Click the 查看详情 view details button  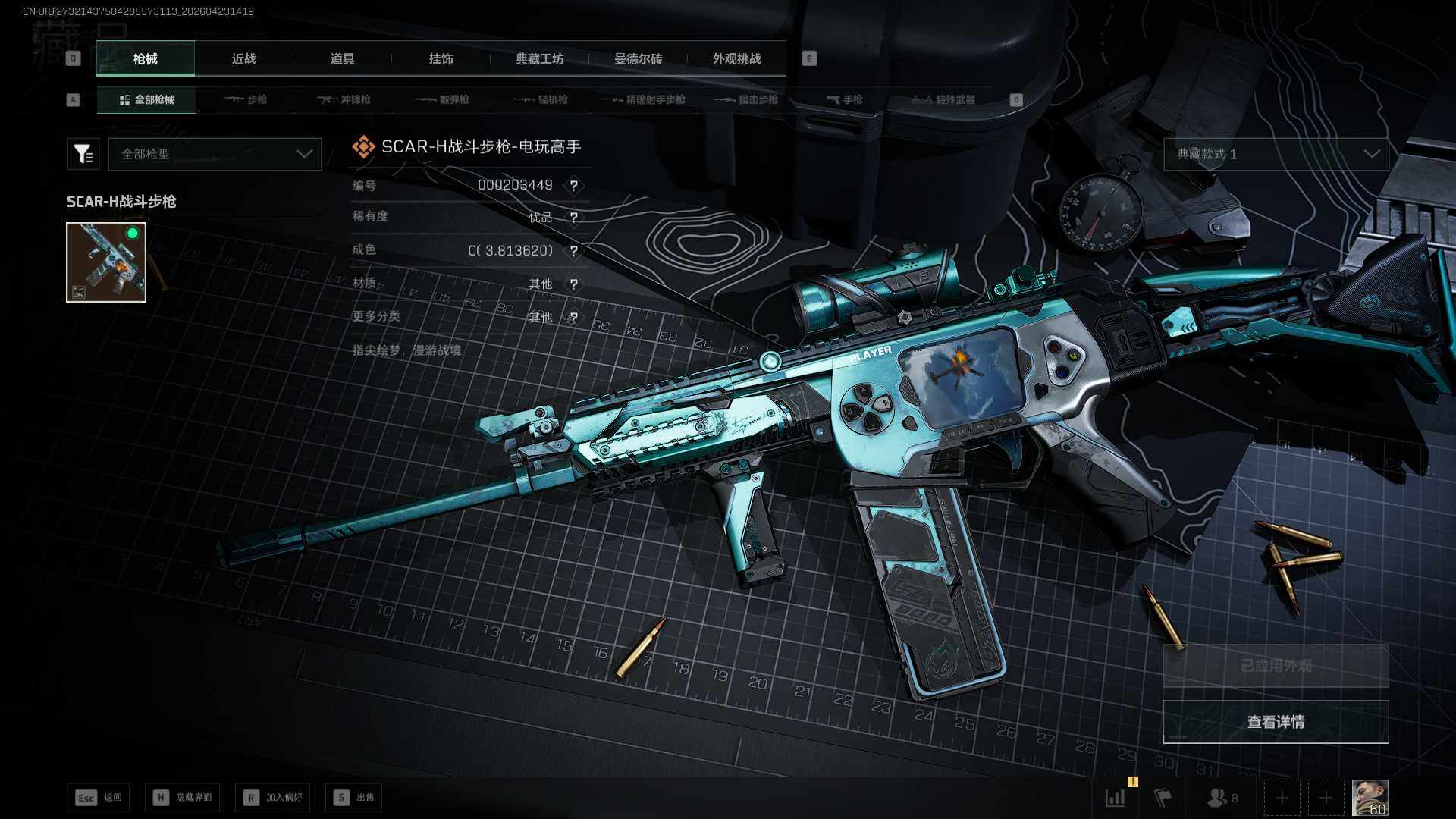[1276, 722]
